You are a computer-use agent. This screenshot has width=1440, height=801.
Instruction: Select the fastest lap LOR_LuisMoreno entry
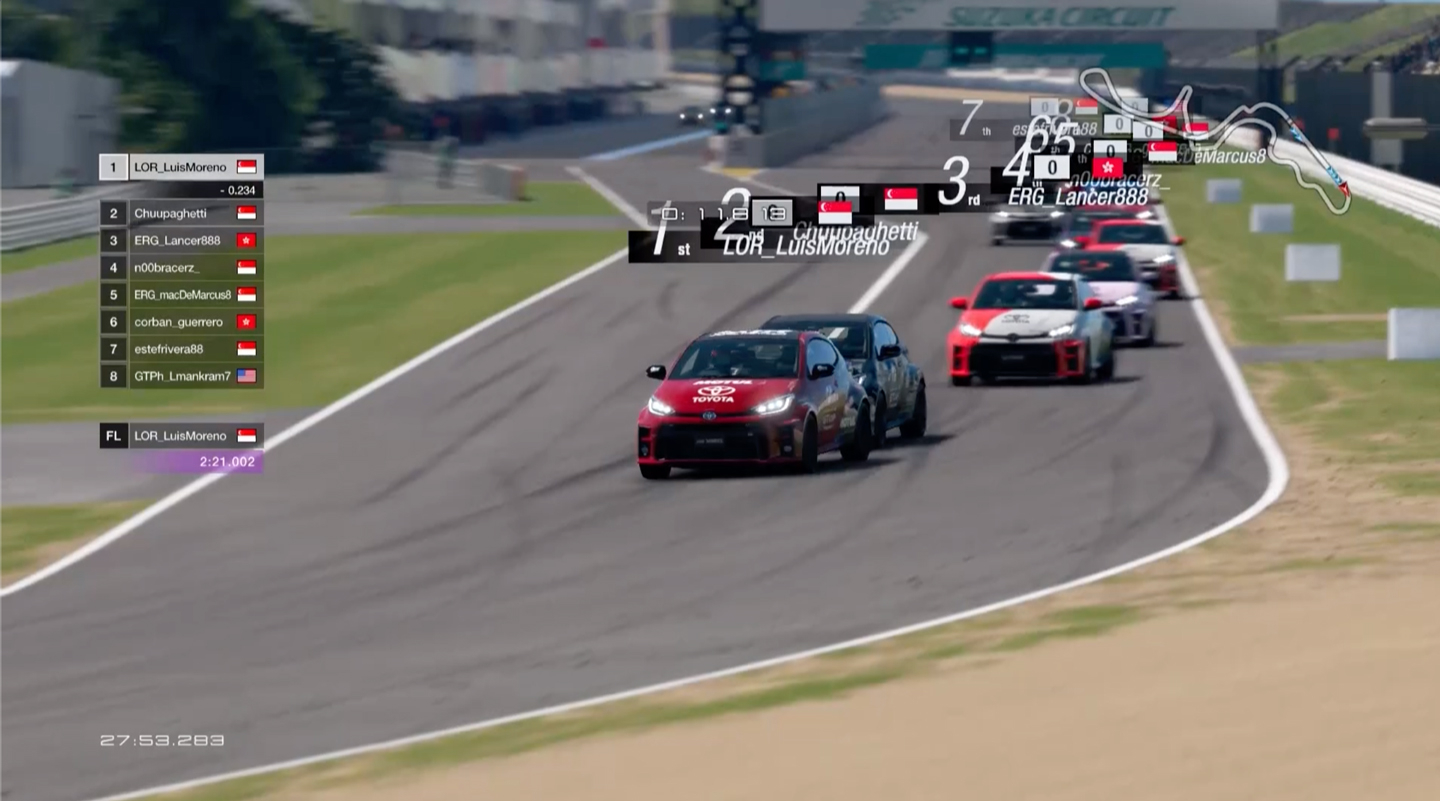[181, 436]
